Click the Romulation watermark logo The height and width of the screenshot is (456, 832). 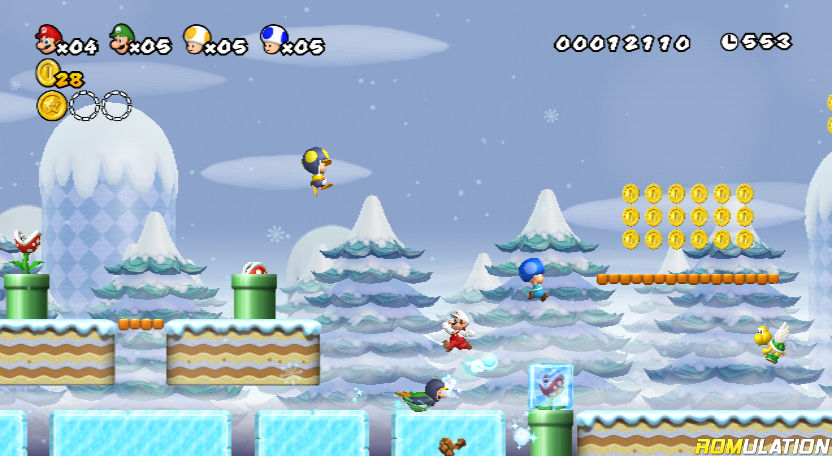tap(762, 444)
